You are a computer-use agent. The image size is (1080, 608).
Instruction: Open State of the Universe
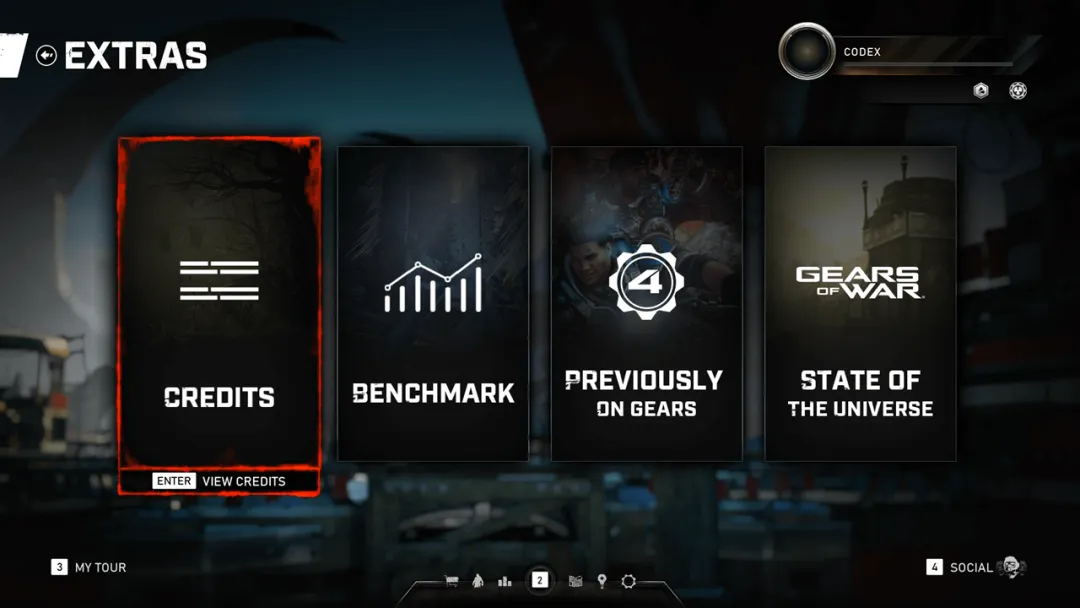(860, 304)
